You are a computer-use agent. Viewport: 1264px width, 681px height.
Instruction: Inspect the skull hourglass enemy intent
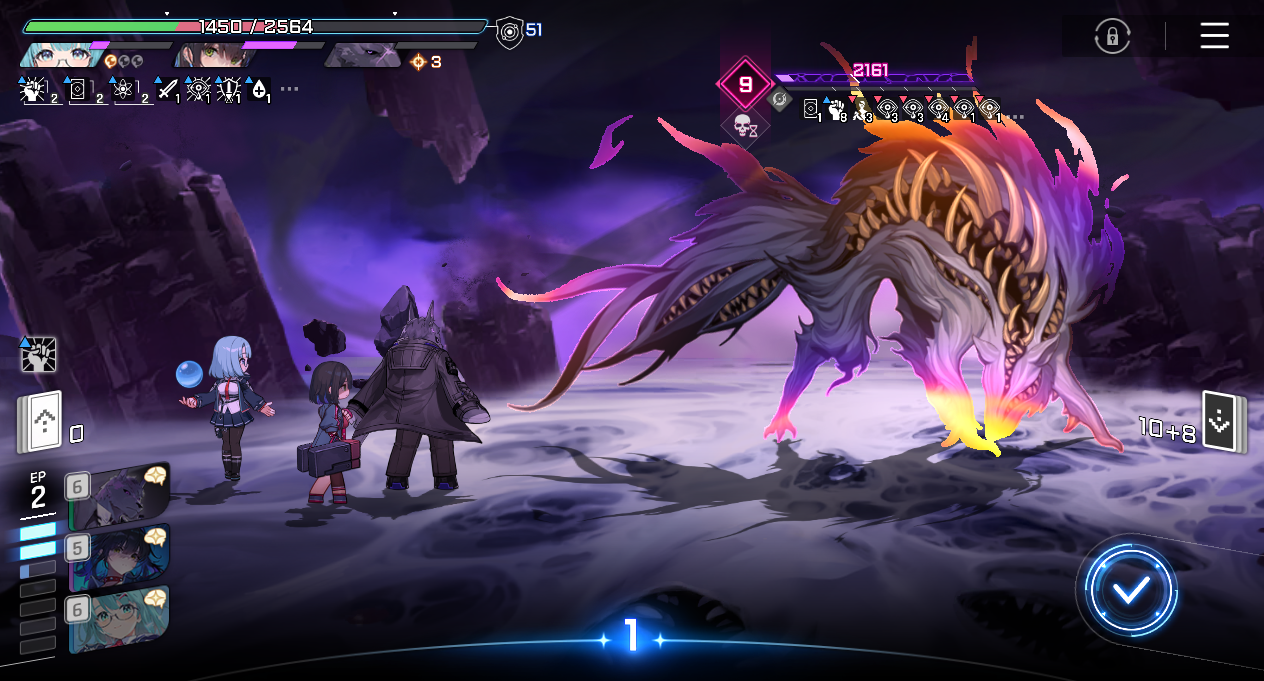[x=744, y=127]
